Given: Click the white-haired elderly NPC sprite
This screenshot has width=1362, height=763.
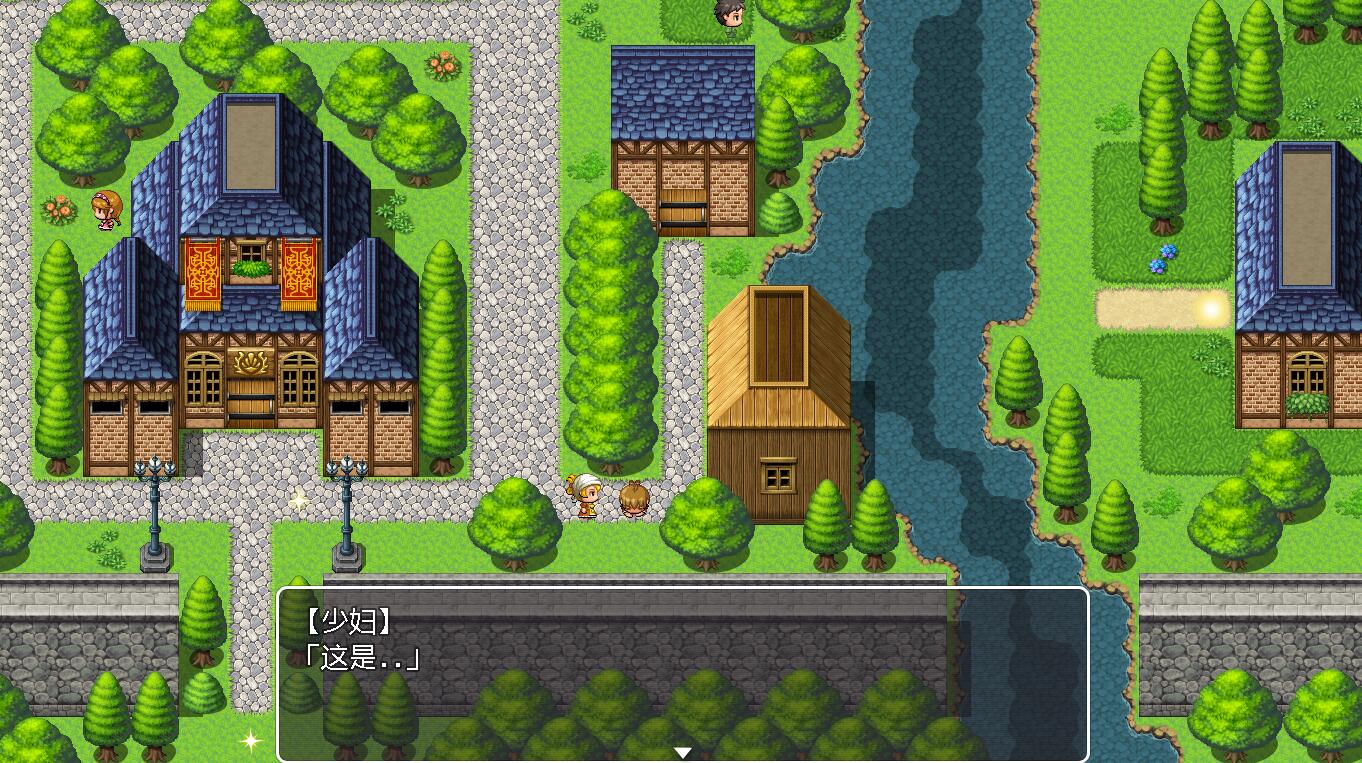Looking at the screenshot, I should coord(584,495).
